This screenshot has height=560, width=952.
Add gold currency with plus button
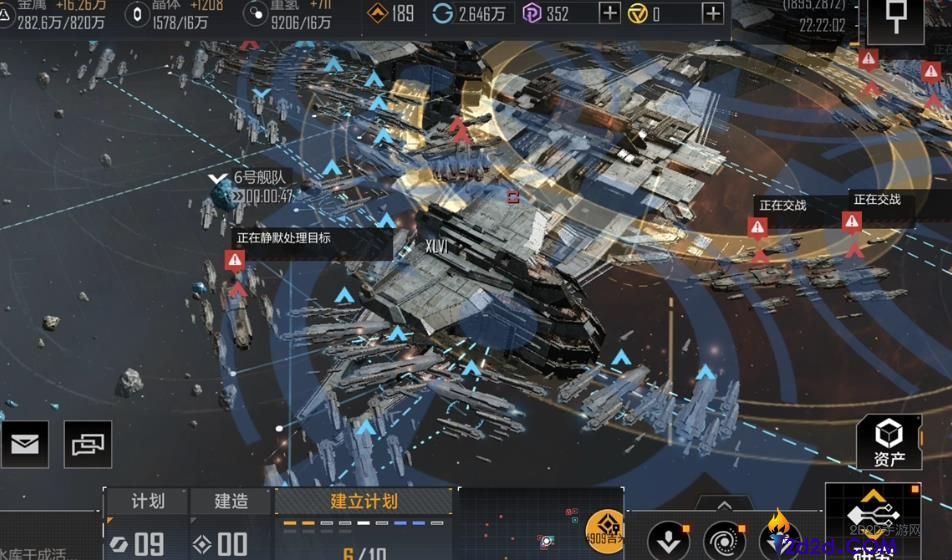coord(712,14)
